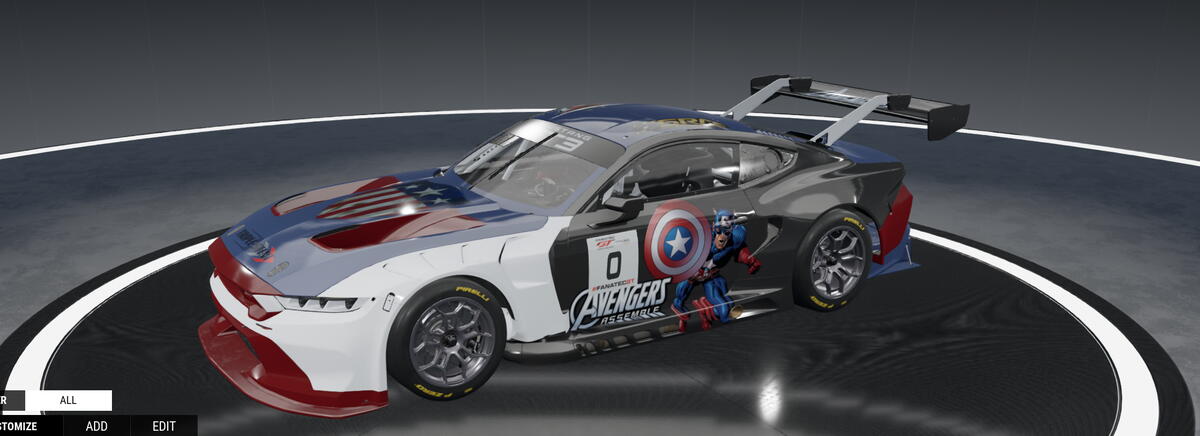Open the EDIT tab
Viewport: 1200px width, 436px height.
pos(164,426)
